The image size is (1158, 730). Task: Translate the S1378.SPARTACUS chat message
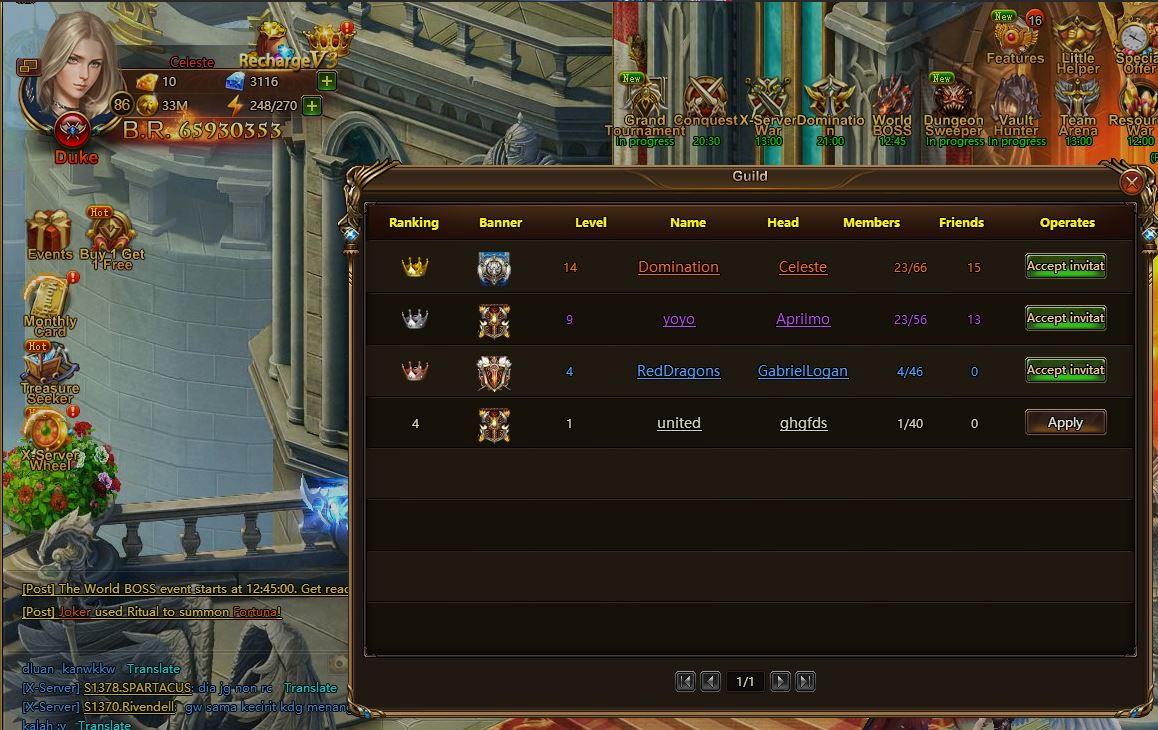pyautogui.click(x=310, y=688)
